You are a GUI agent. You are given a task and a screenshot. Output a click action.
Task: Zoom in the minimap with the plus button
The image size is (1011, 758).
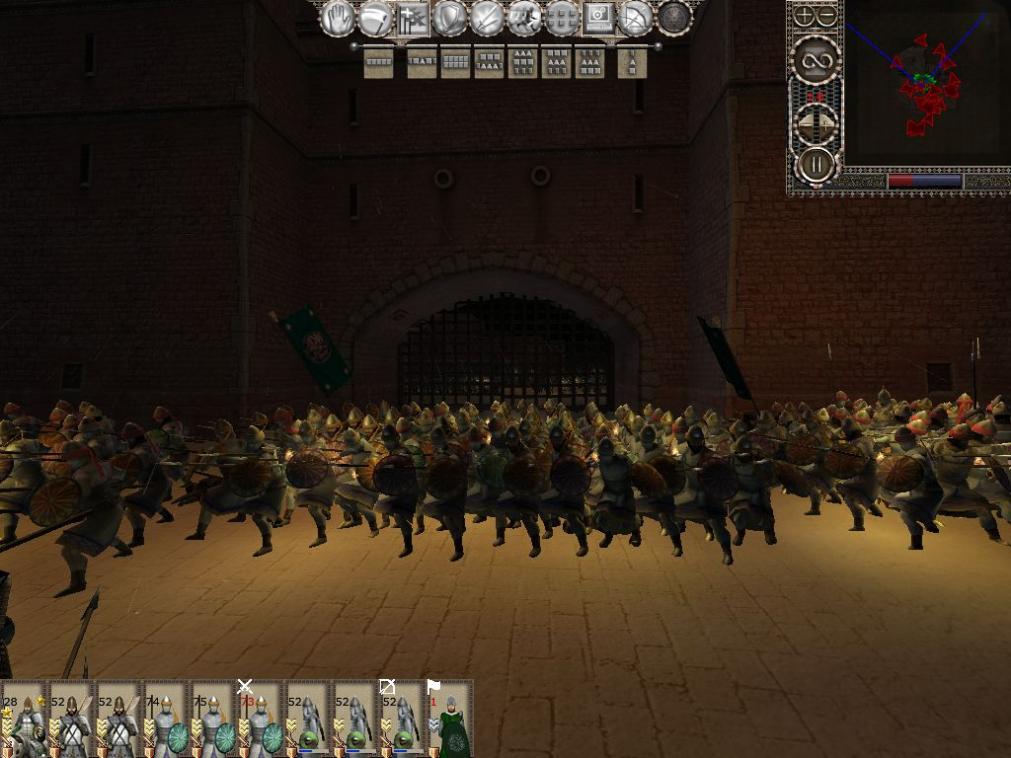click(x=804, y=16)
